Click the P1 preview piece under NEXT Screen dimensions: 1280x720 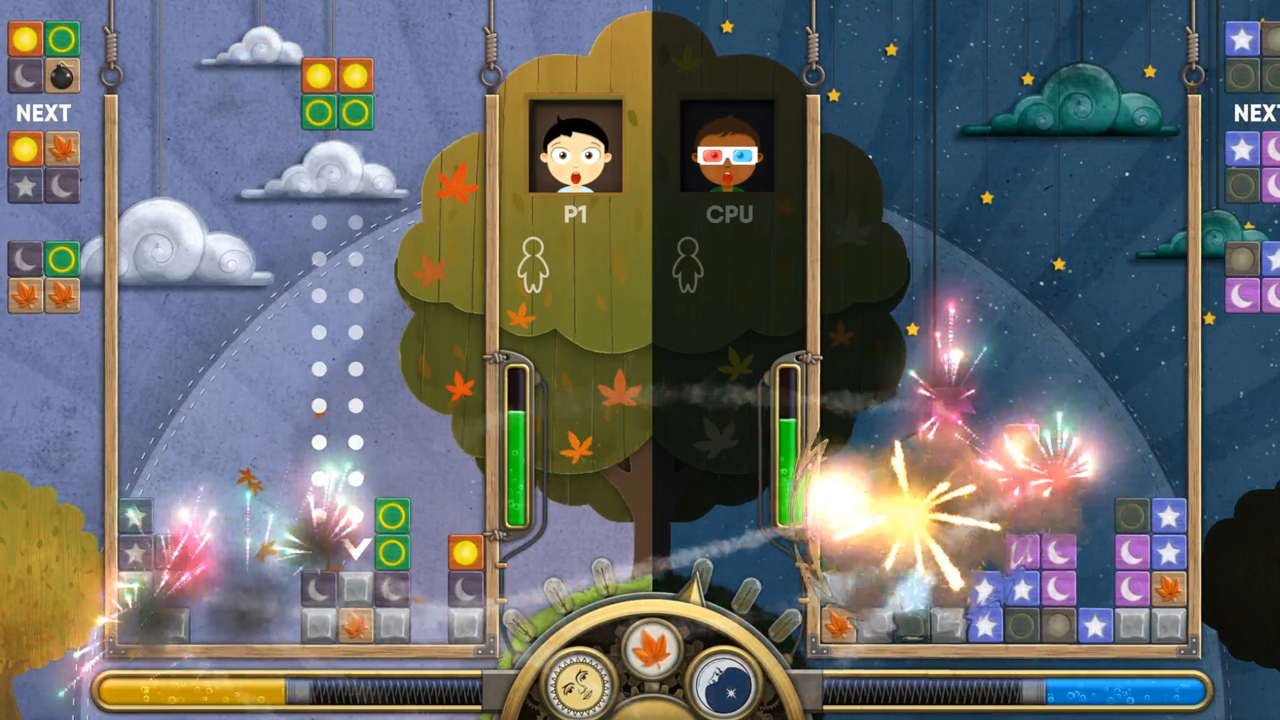[43, 167]
